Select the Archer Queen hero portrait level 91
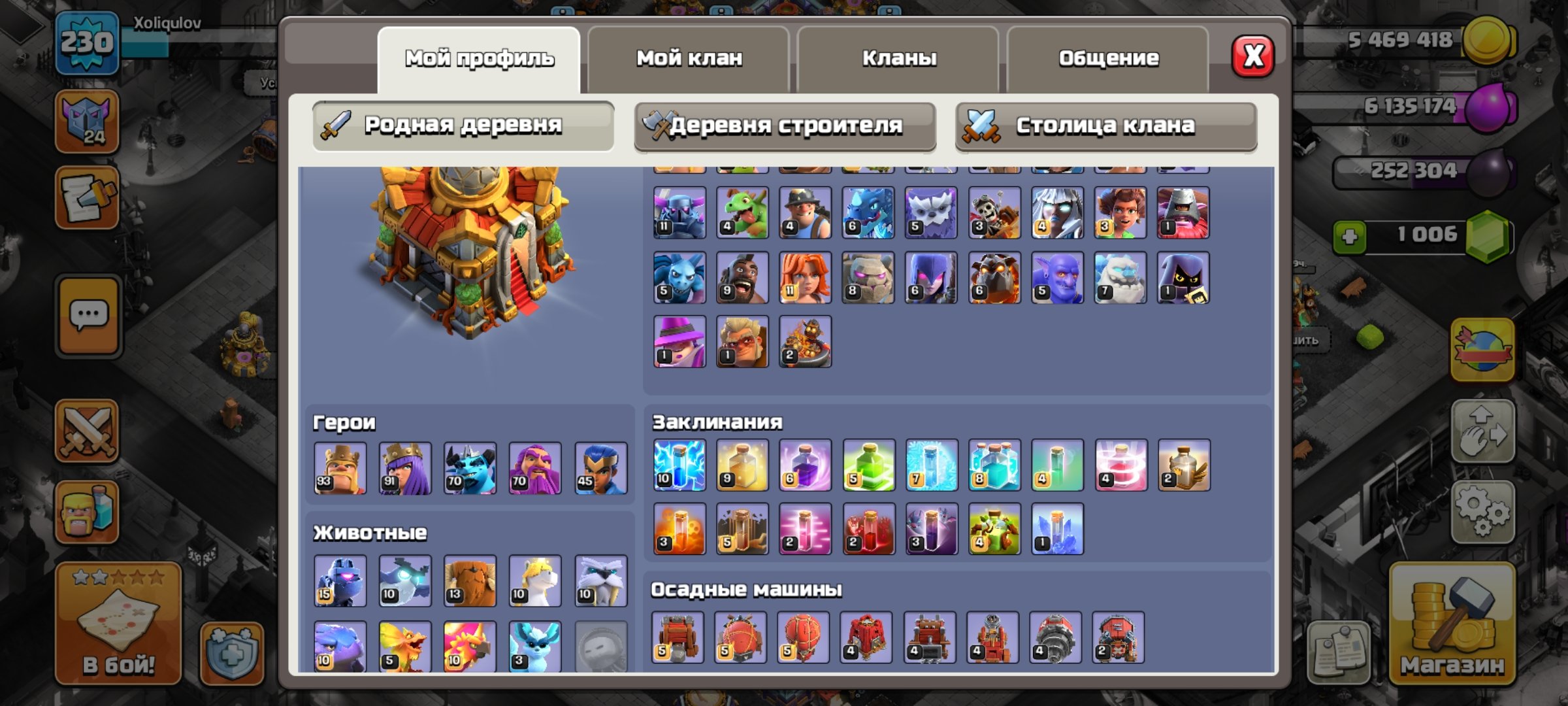This screenshot has height=706, width=1568. click(405, 467)
